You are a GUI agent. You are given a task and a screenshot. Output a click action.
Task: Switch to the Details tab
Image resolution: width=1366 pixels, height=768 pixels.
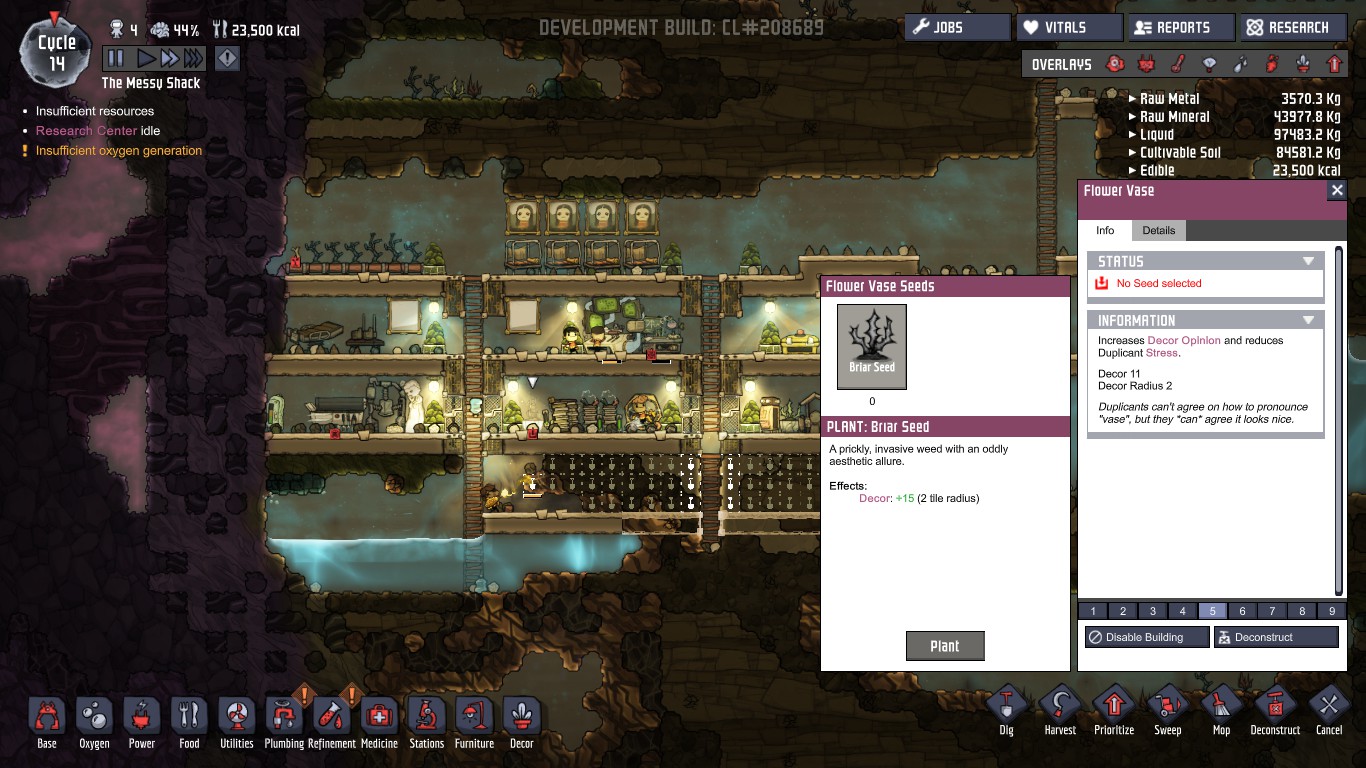(1159, 230)
